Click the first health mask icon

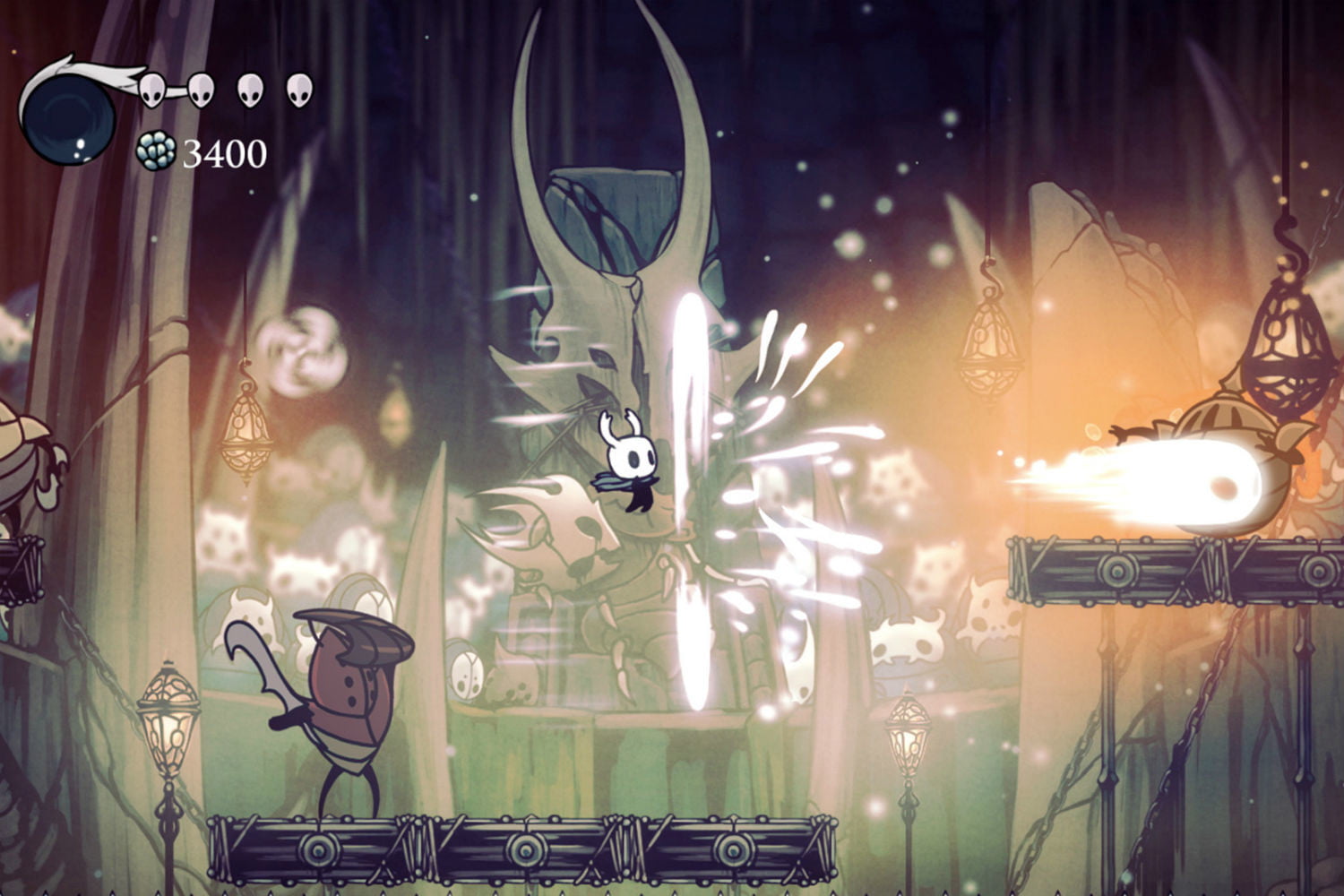click(x=152, y=87)
